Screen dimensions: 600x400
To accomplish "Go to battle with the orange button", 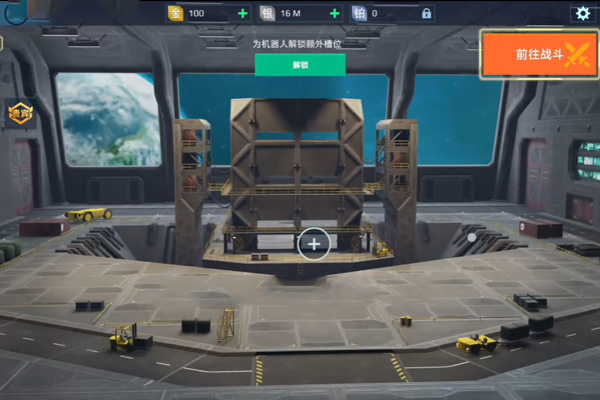I will pos(539,54).
